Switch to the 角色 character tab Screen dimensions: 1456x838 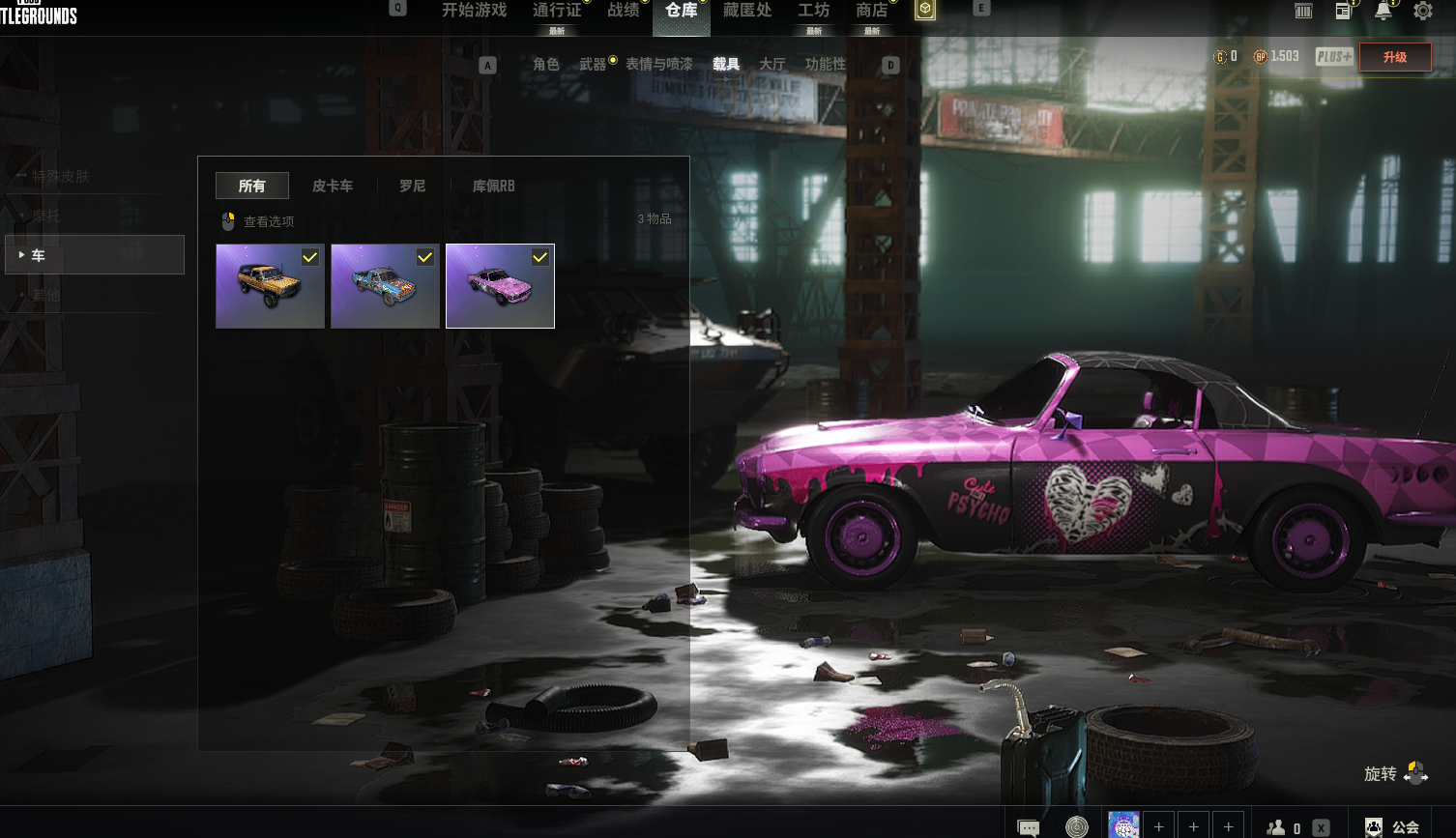click(546, 65)
